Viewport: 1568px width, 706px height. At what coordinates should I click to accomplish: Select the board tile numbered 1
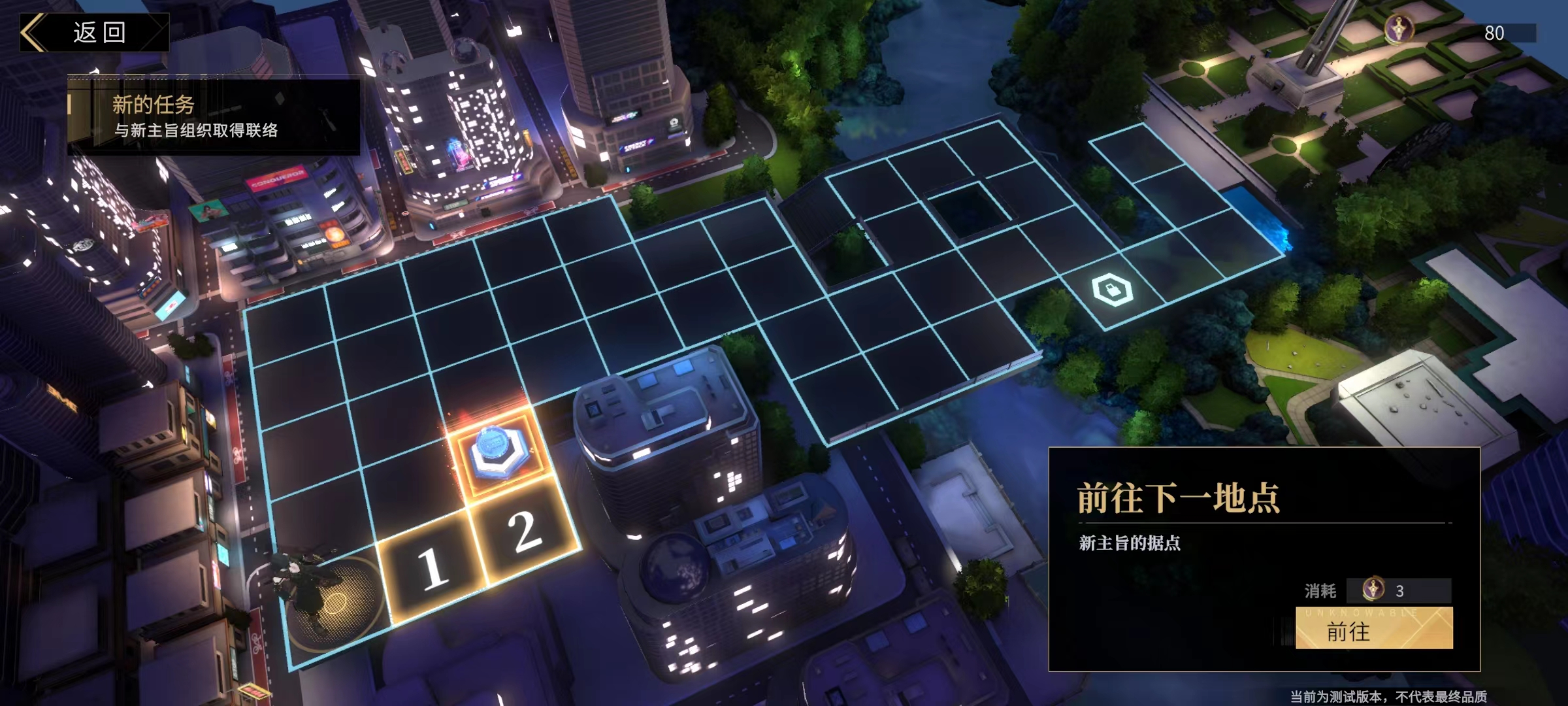[x=431, y=567]
